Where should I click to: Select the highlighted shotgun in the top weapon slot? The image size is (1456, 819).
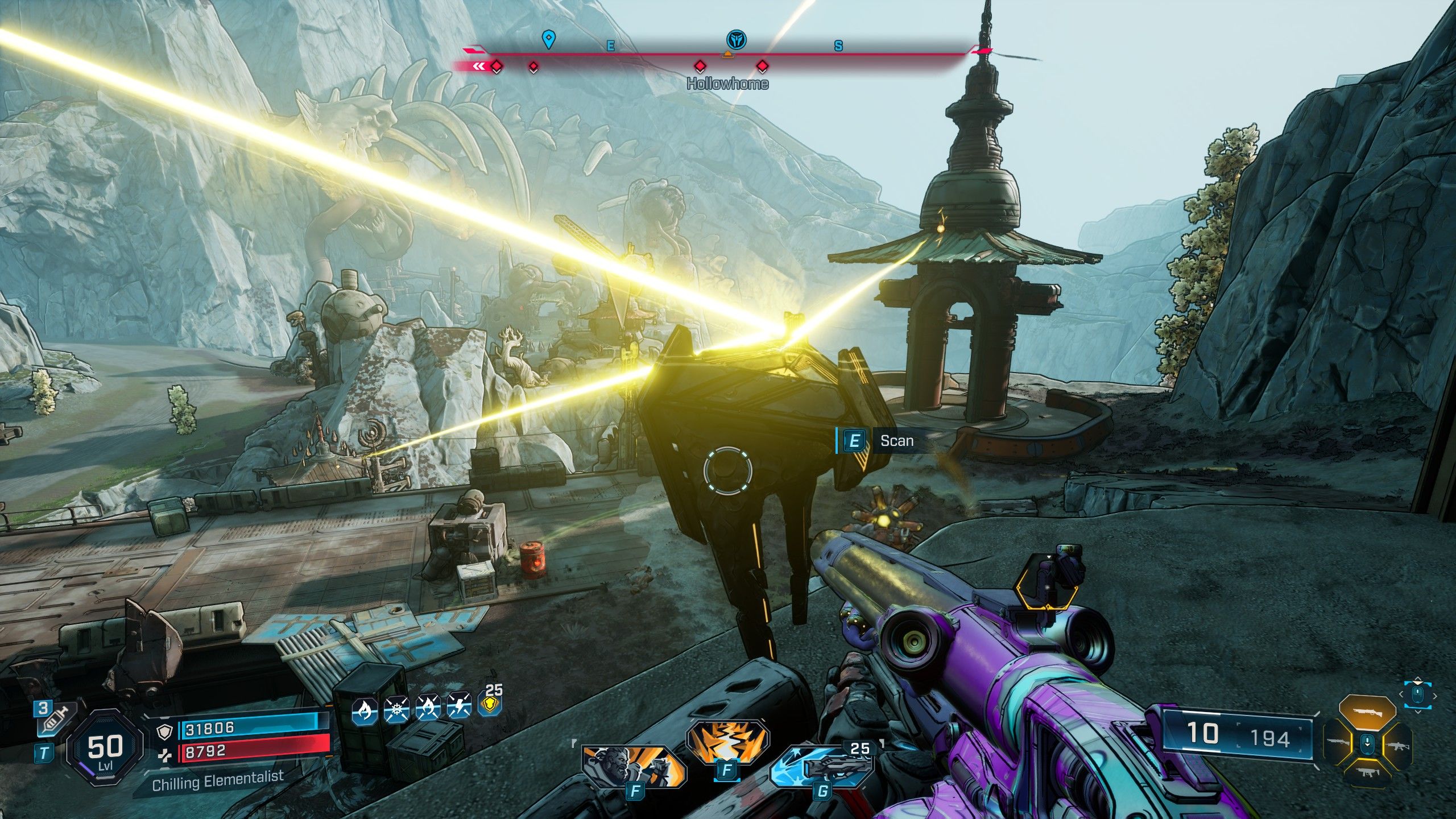(1367, 712)
